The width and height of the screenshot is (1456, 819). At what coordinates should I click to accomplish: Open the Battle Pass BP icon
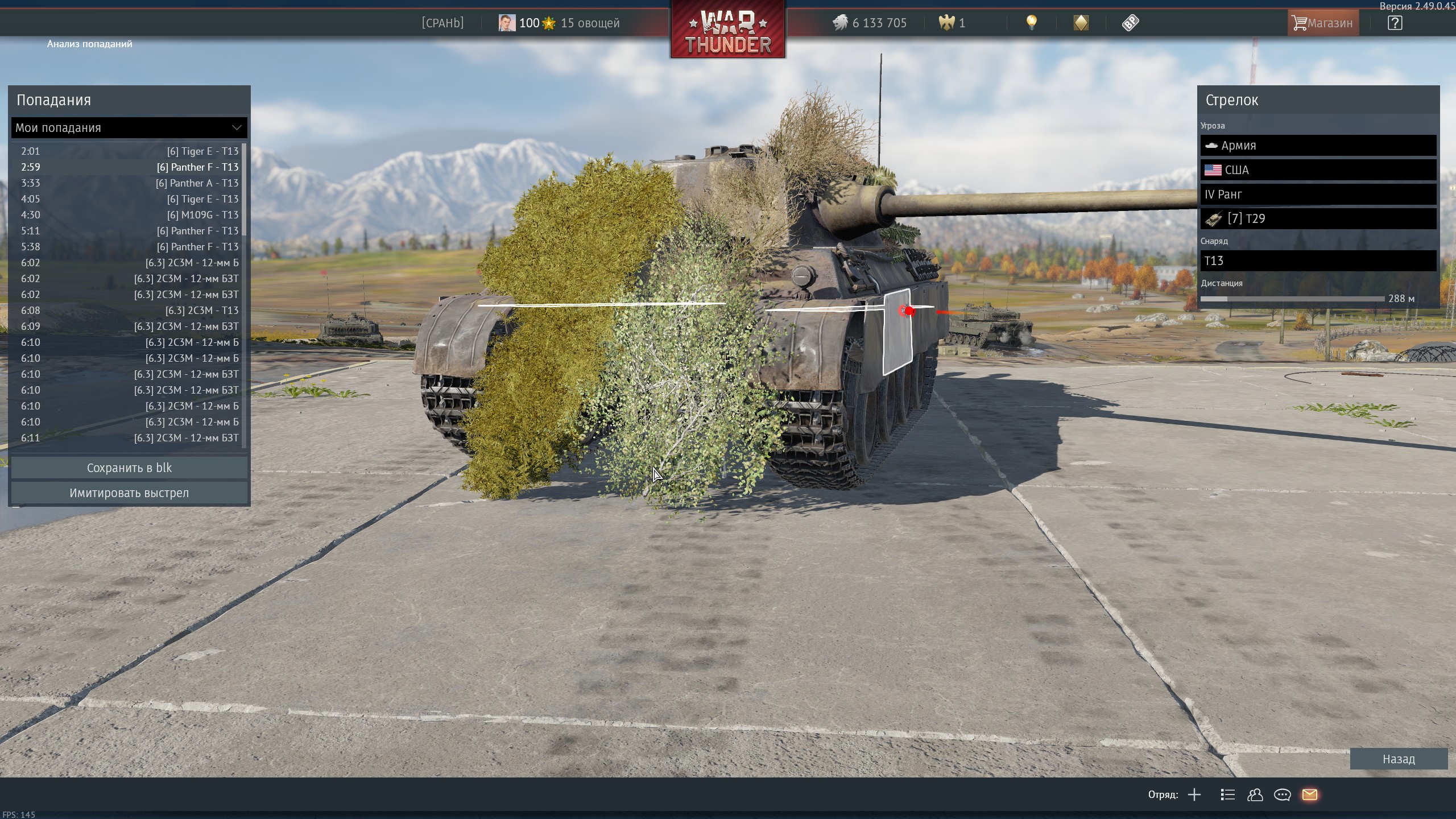coord(1130,23)
